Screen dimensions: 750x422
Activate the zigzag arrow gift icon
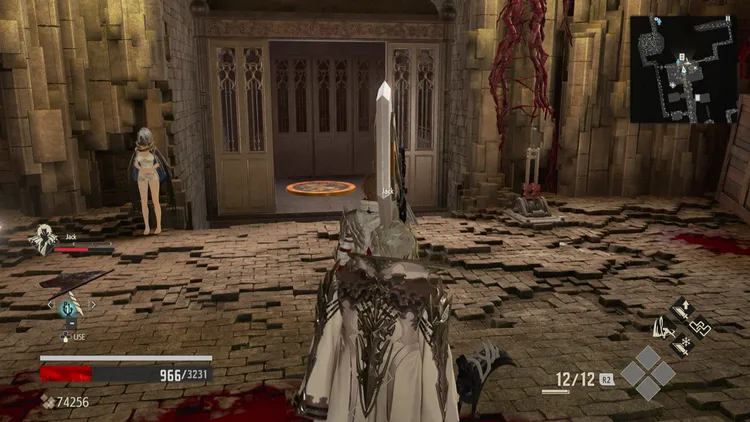702,326
